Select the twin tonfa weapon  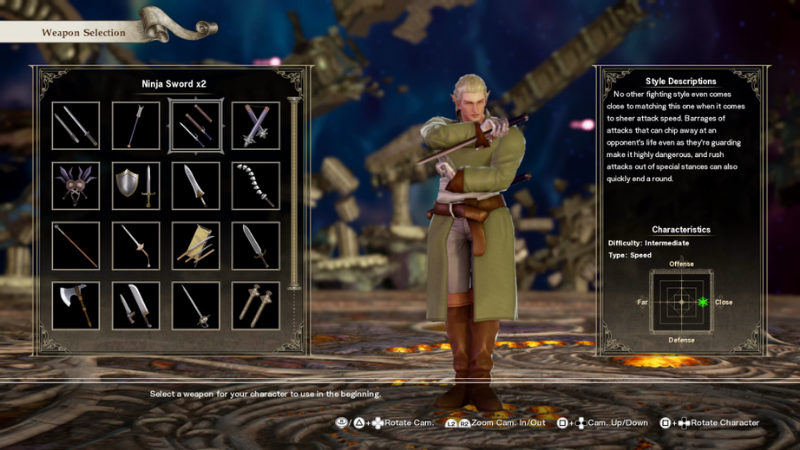255,306
